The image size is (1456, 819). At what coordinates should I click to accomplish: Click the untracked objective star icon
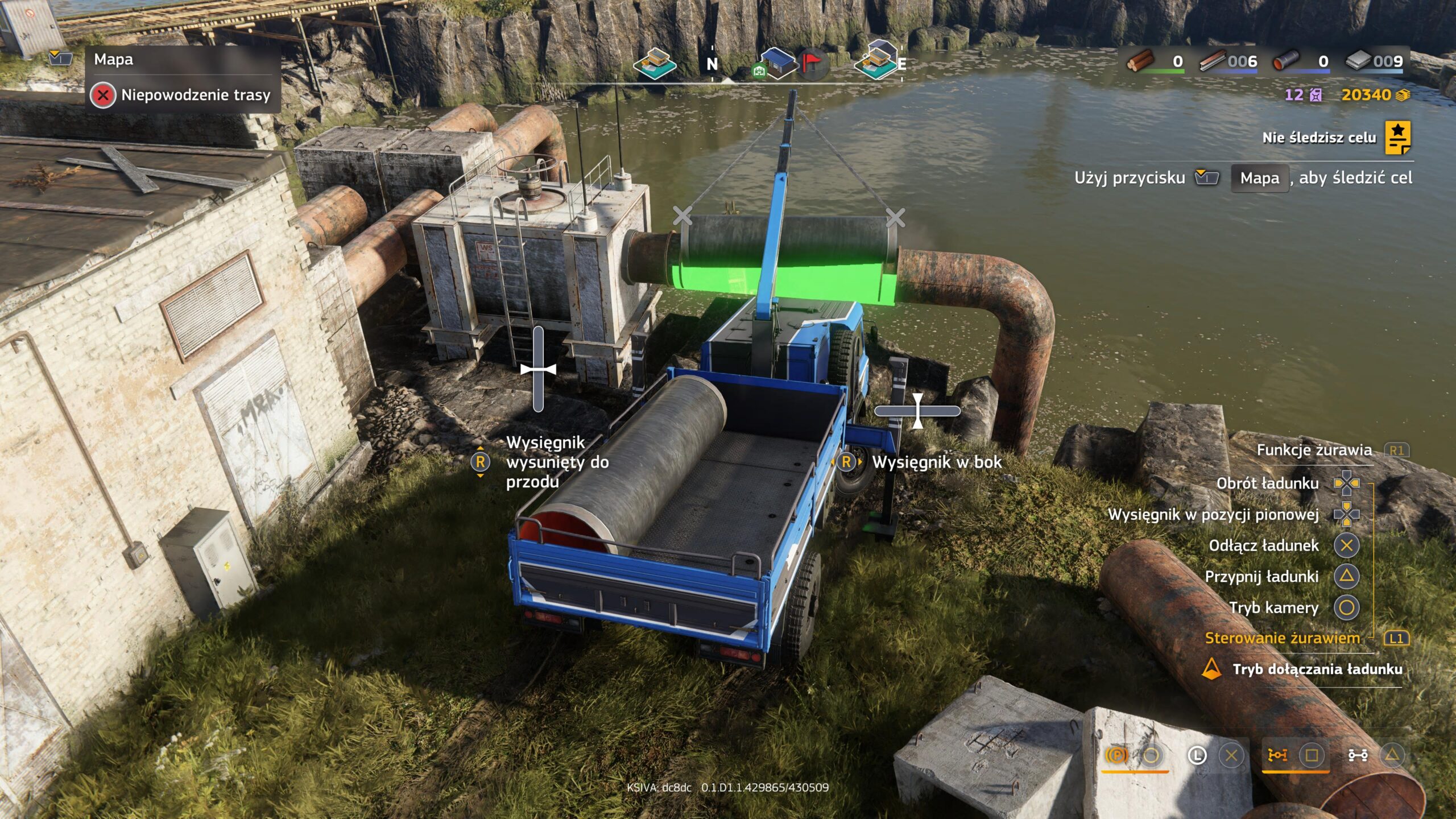click(1397, 137)
